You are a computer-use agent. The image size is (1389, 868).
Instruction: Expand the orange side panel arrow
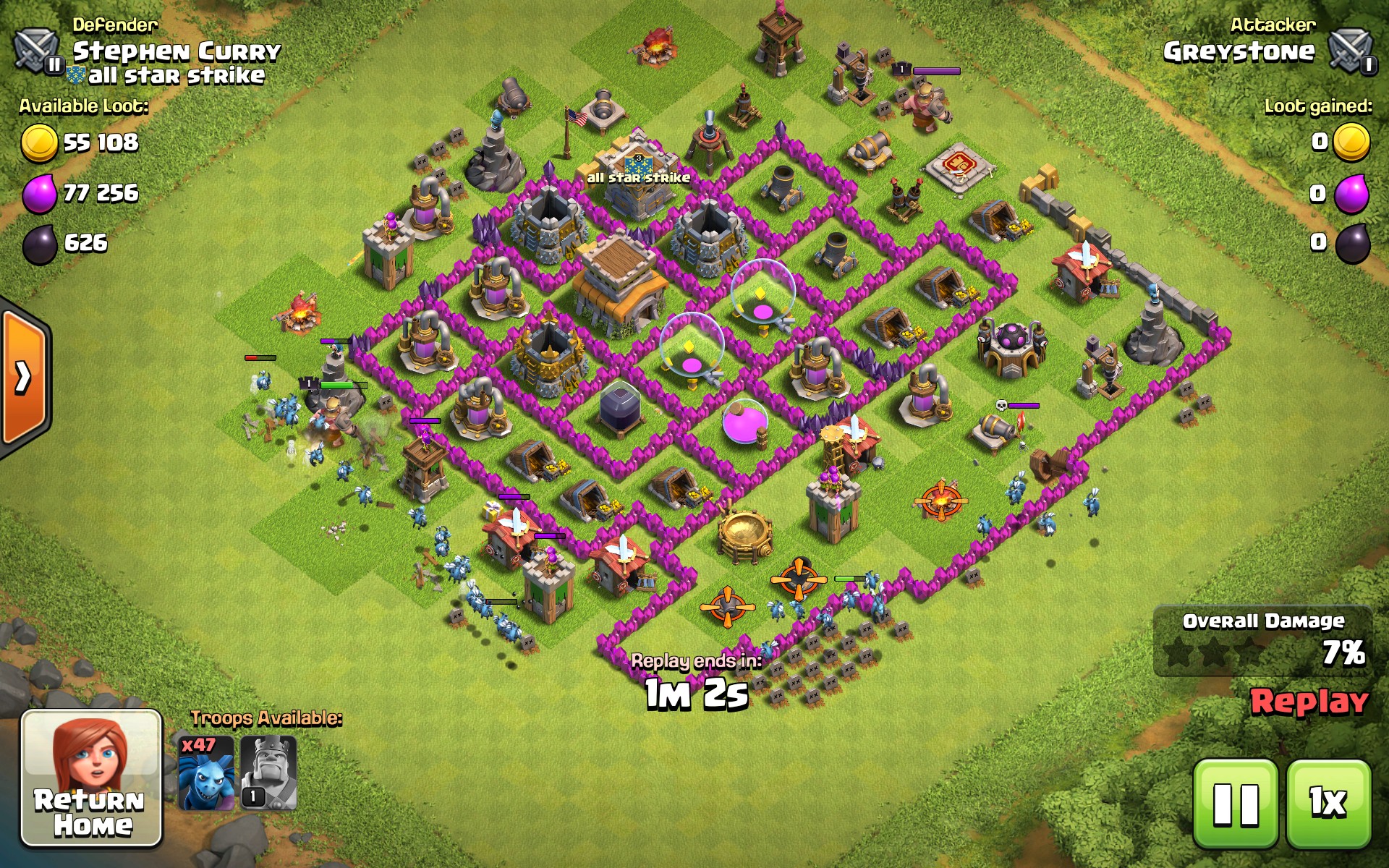pos(23,376)
